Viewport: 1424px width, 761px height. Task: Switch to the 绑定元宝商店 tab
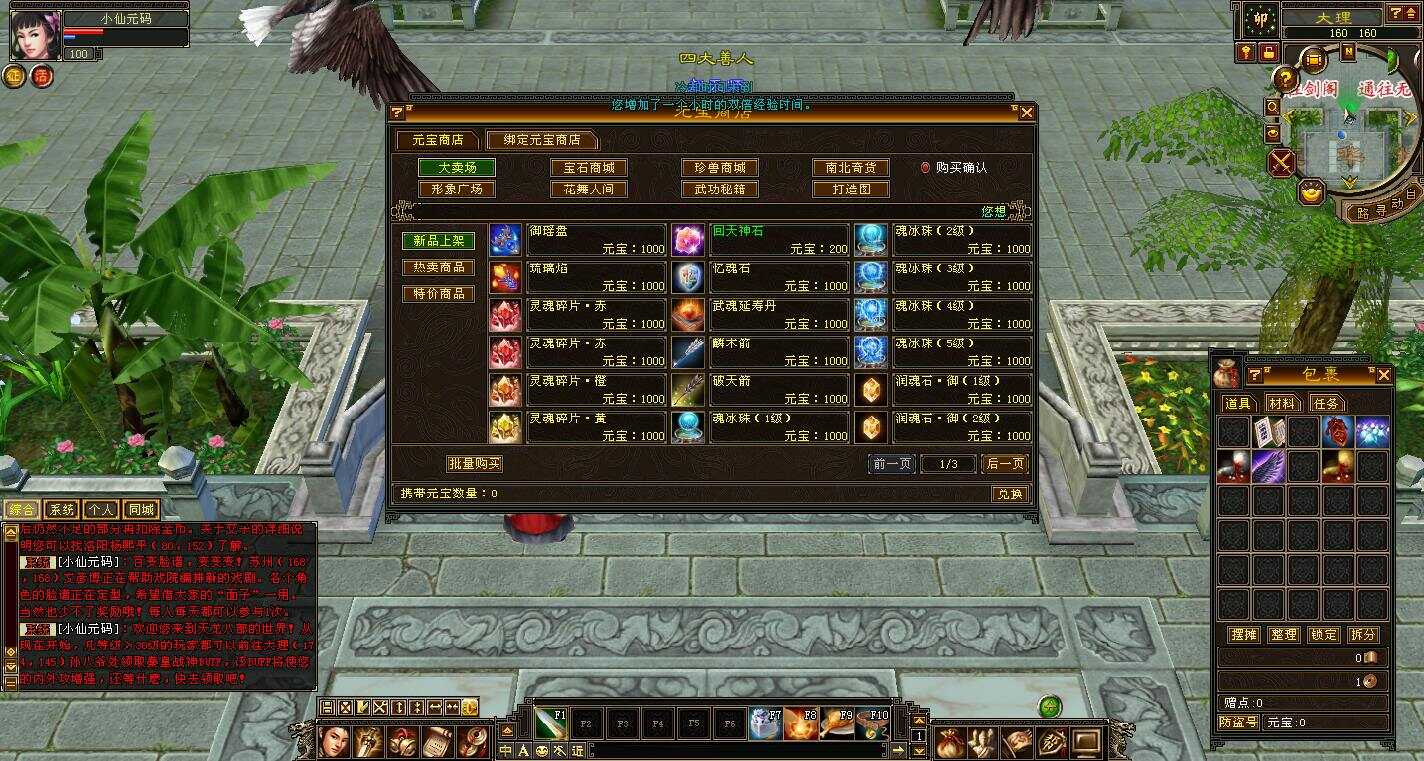click(541, 140)
